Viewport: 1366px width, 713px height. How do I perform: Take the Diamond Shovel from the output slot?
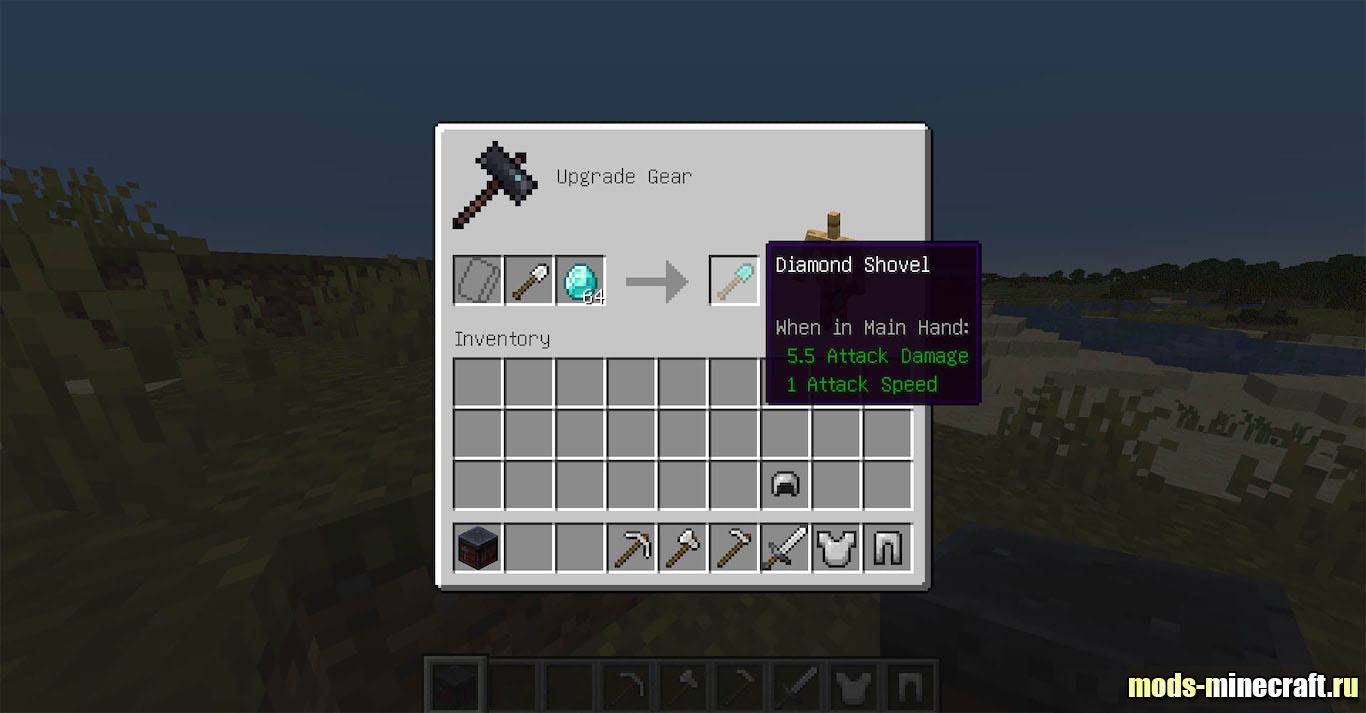734,281
